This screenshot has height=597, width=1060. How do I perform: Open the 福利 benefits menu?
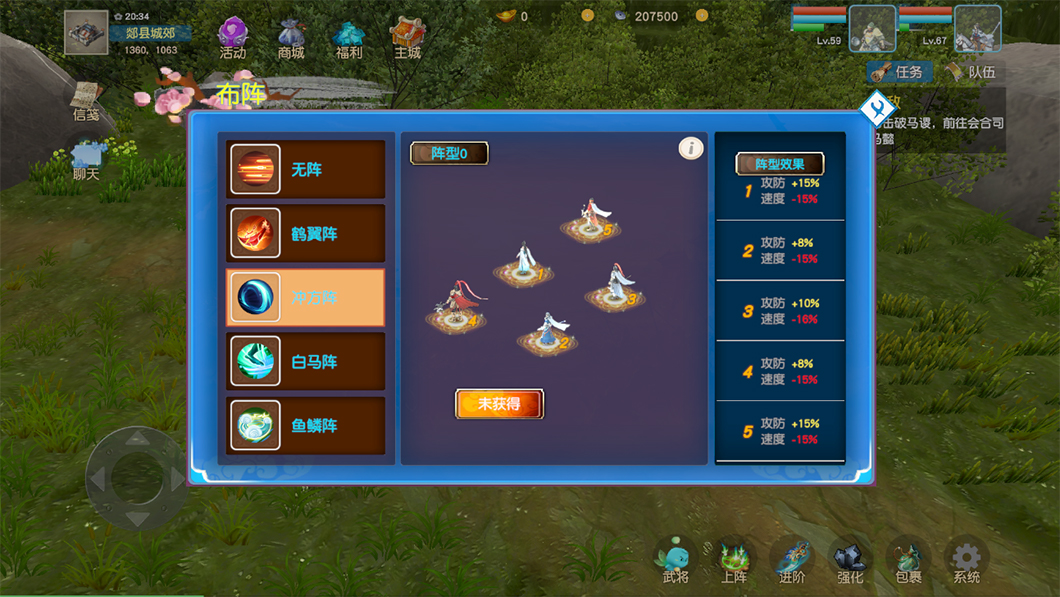coord(349,38)
